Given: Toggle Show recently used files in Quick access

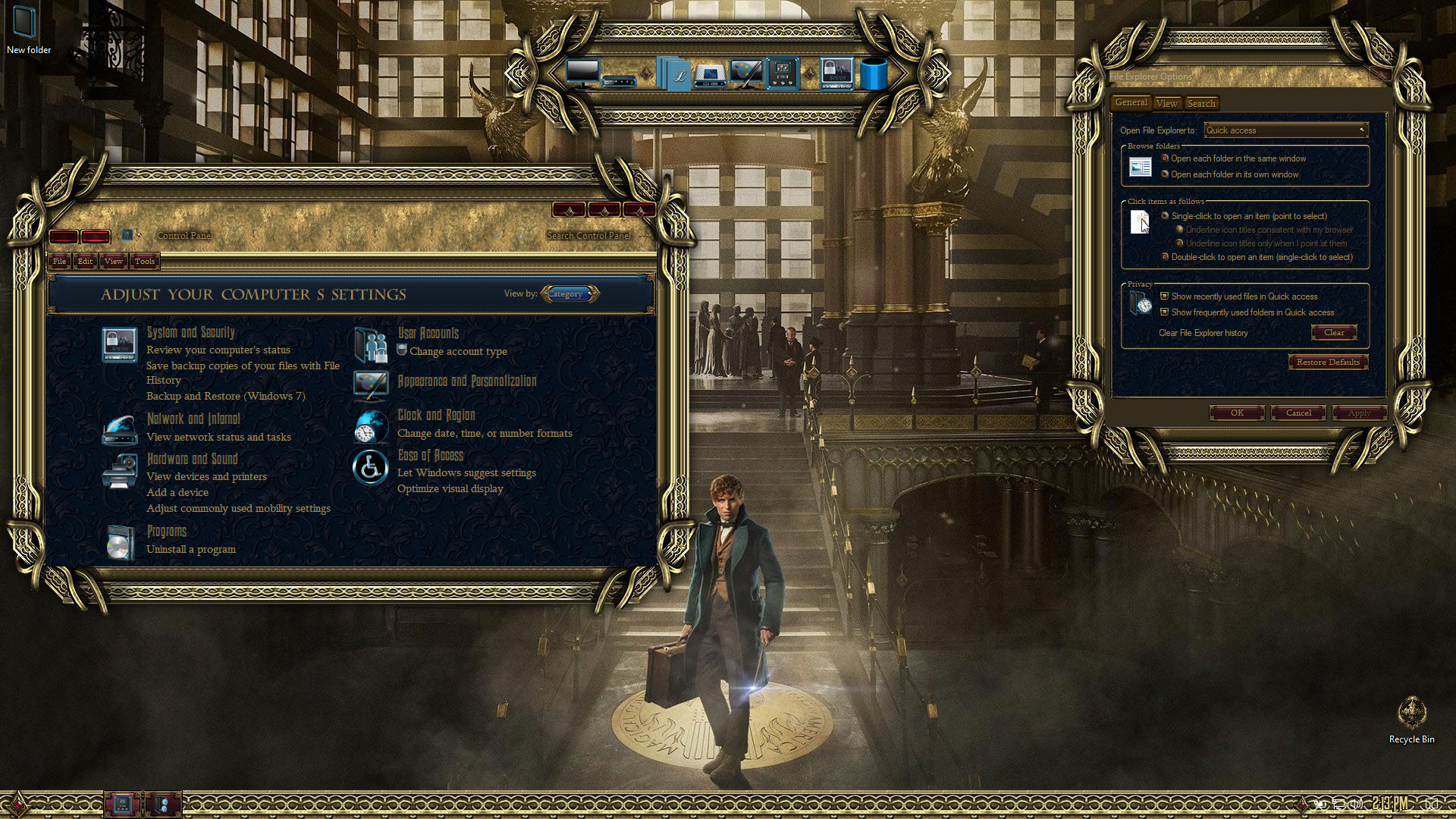Looking at the screenshot, I should 1164,297.
